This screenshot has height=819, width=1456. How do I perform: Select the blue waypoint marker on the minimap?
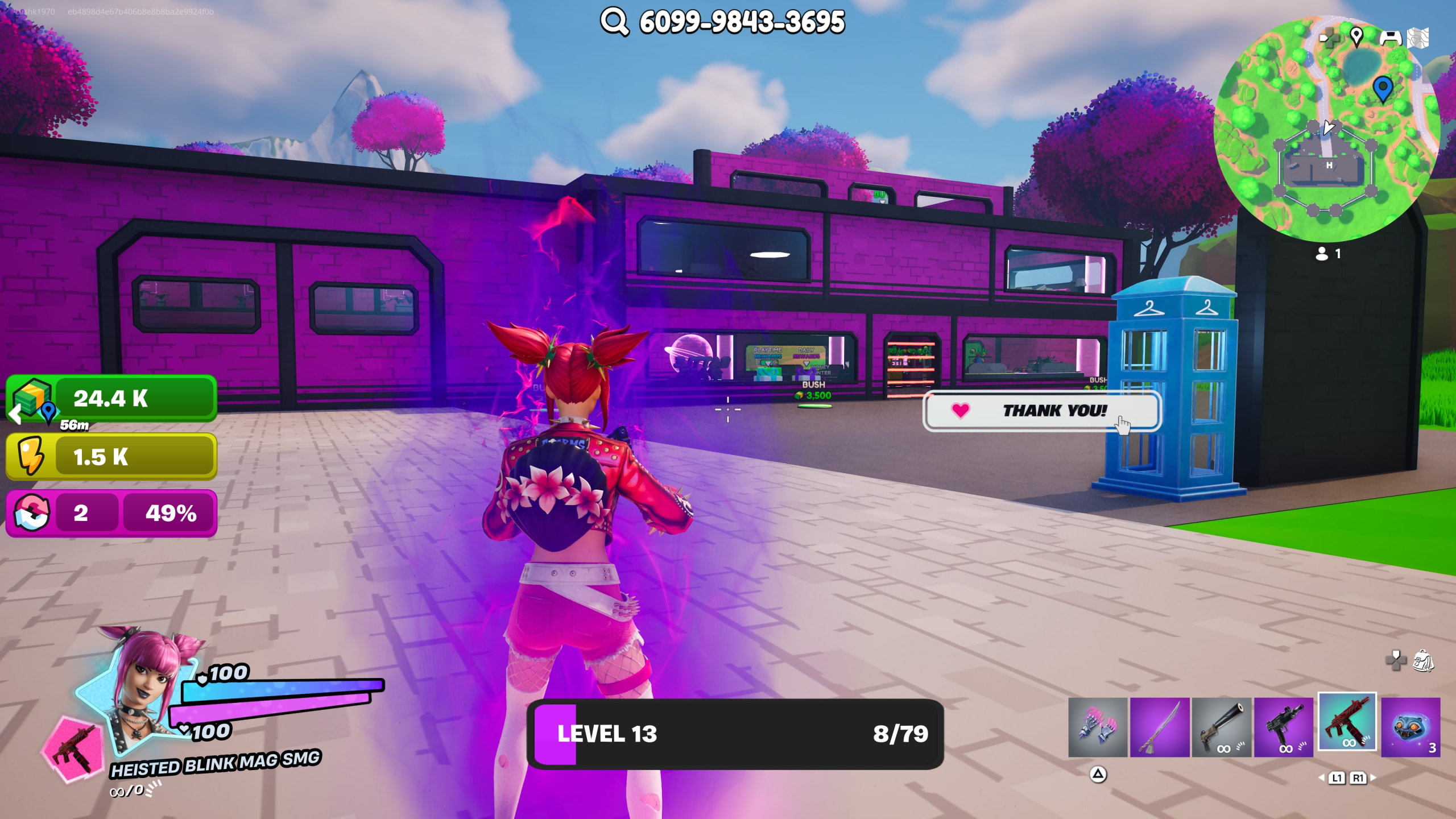1383,88
